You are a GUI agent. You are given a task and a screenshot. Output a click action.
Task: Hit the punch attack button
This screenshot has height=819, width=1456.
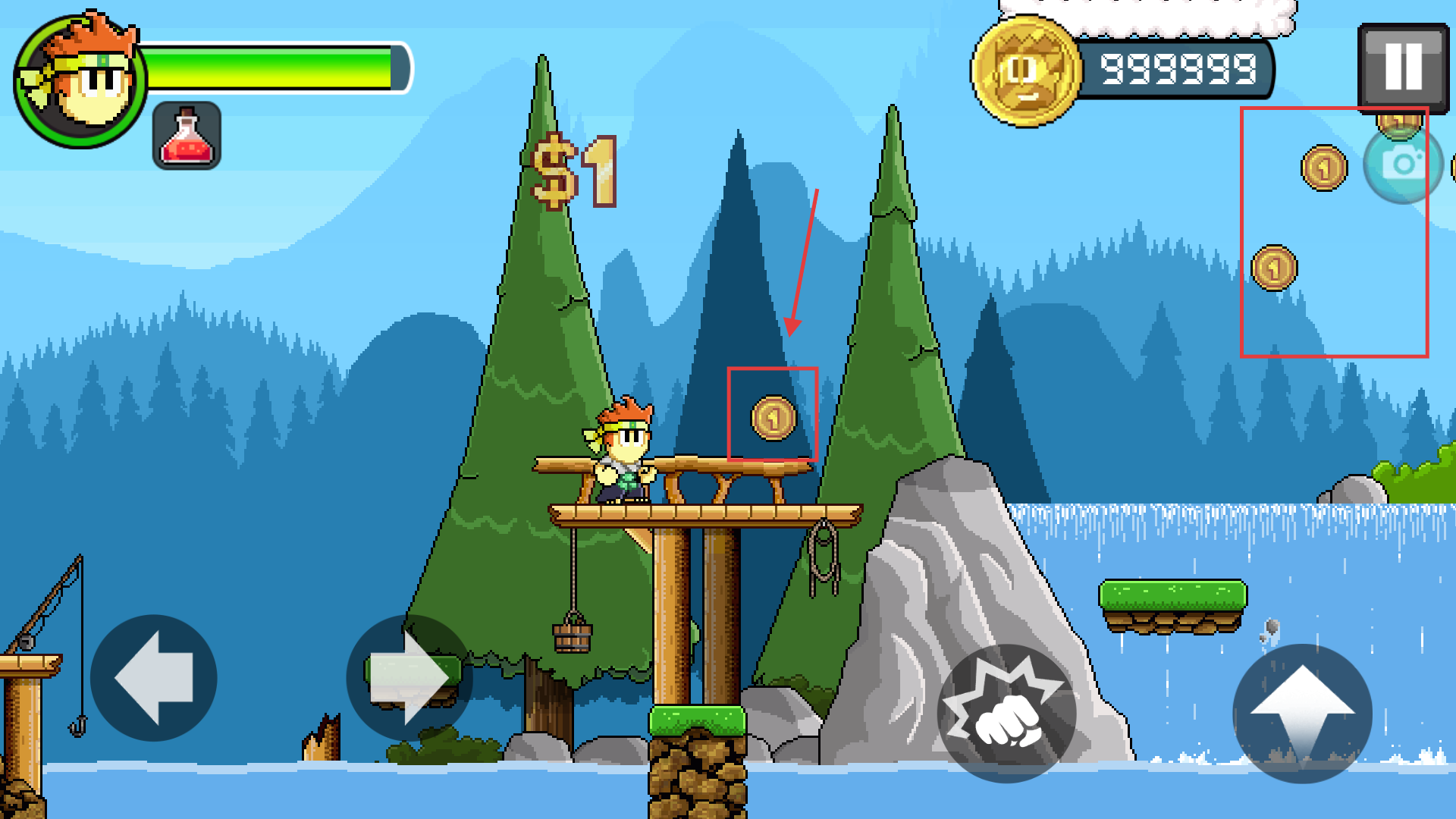point(1006,713)
